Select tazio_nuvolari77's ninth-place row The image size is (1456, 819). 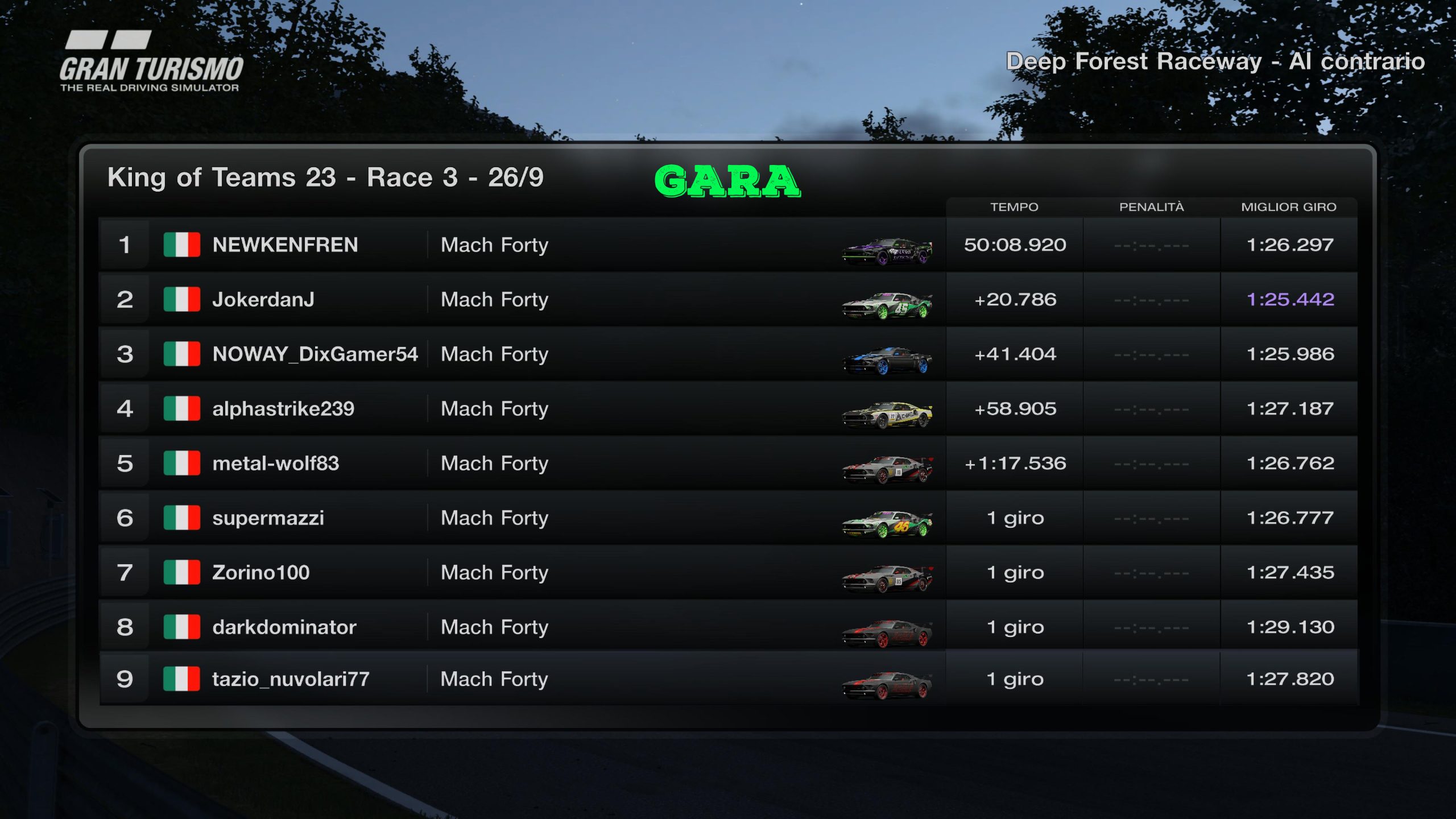pyautogui.click(x=291, y=679)
